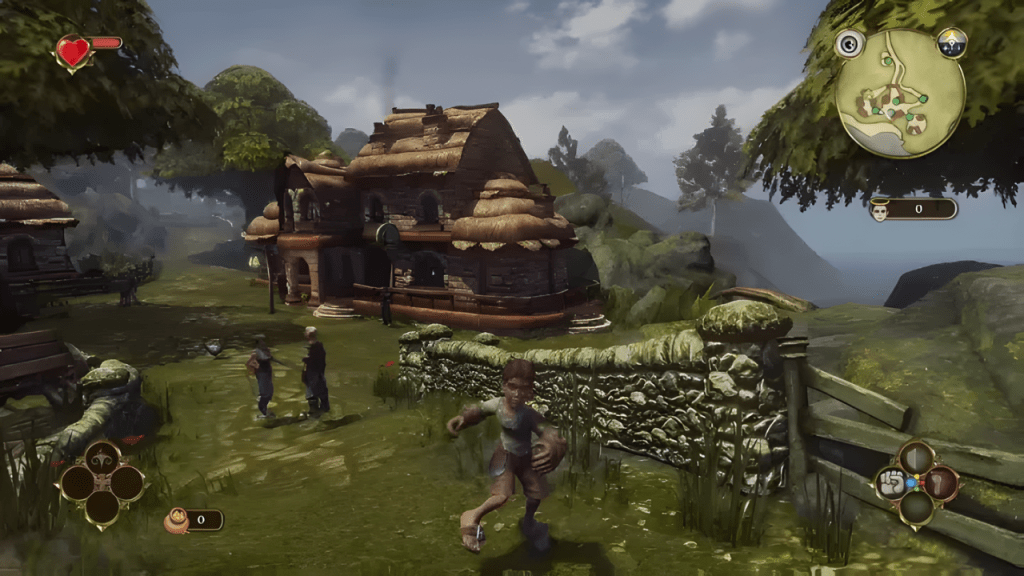This screenshot has height=576, width=1024.
Task: Select the eye icon beside the minimap
Action: click(850, 43)
